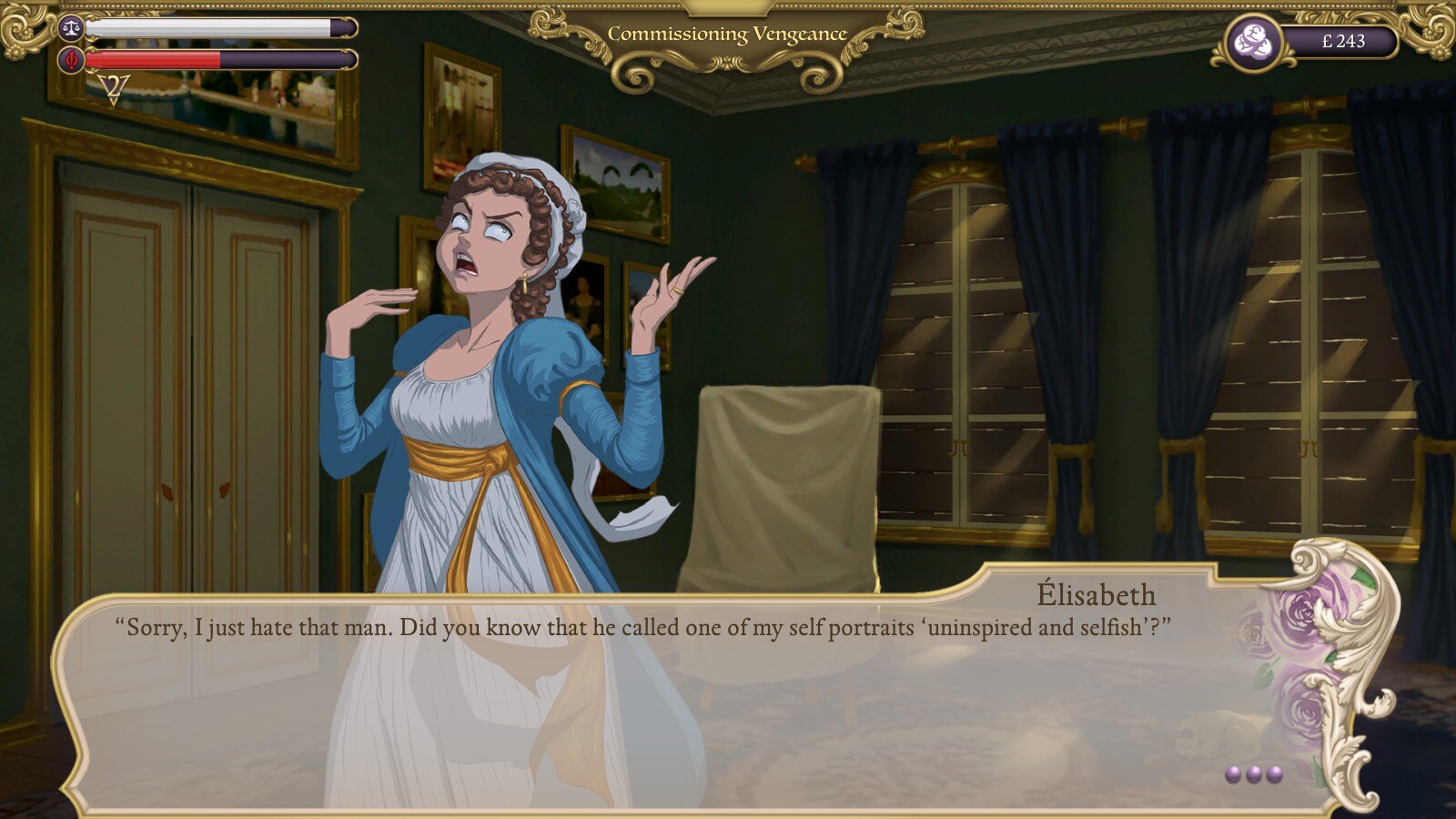This screenshot has width=1456, height=819.
Task: Open the pound coins money icon
Action: (1254, 42)
